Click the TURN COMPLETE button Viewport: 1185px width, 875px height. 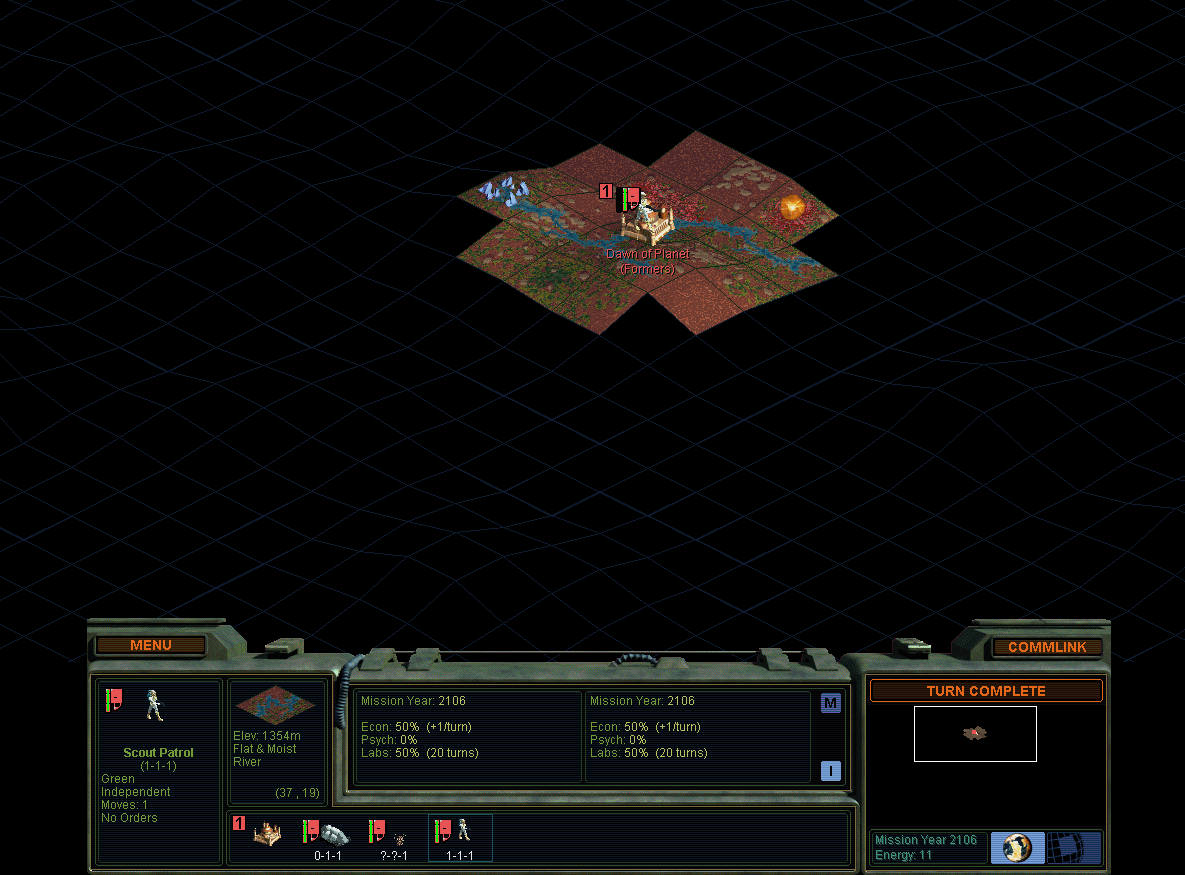coord(985,691)
